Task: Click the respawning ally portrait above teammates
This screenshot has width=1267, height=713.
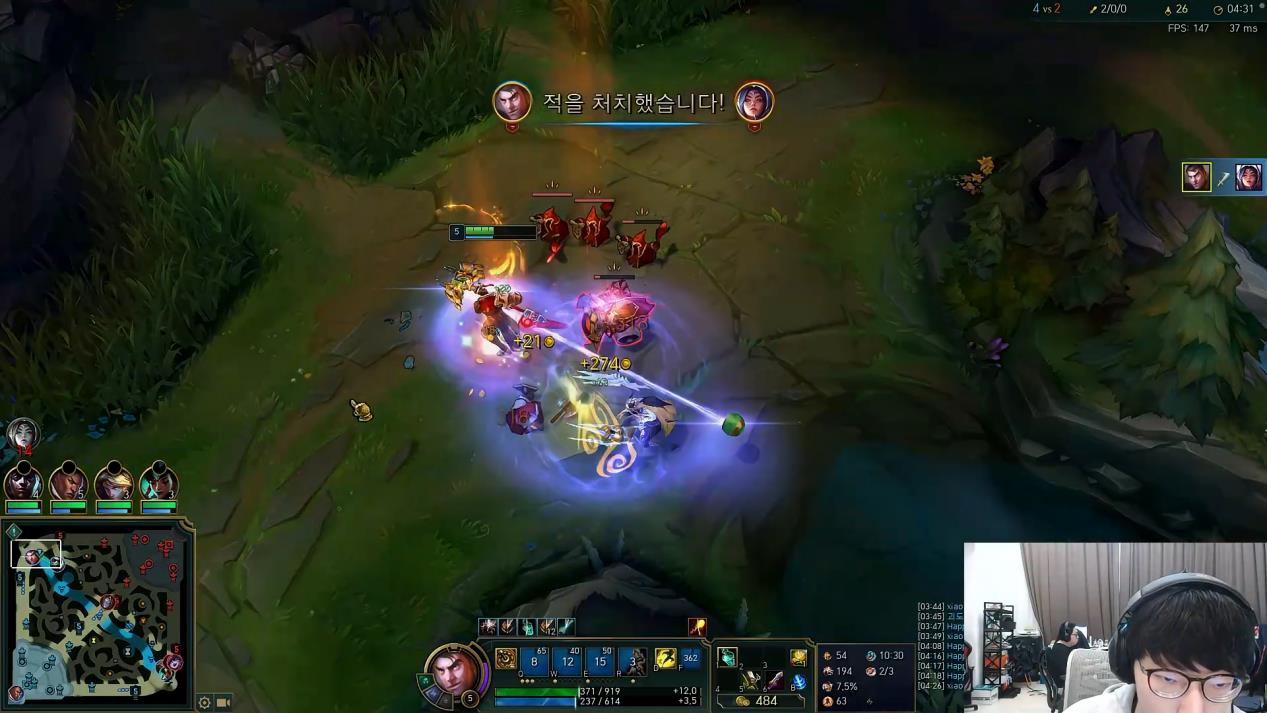Action: click(x=22, y=435)
